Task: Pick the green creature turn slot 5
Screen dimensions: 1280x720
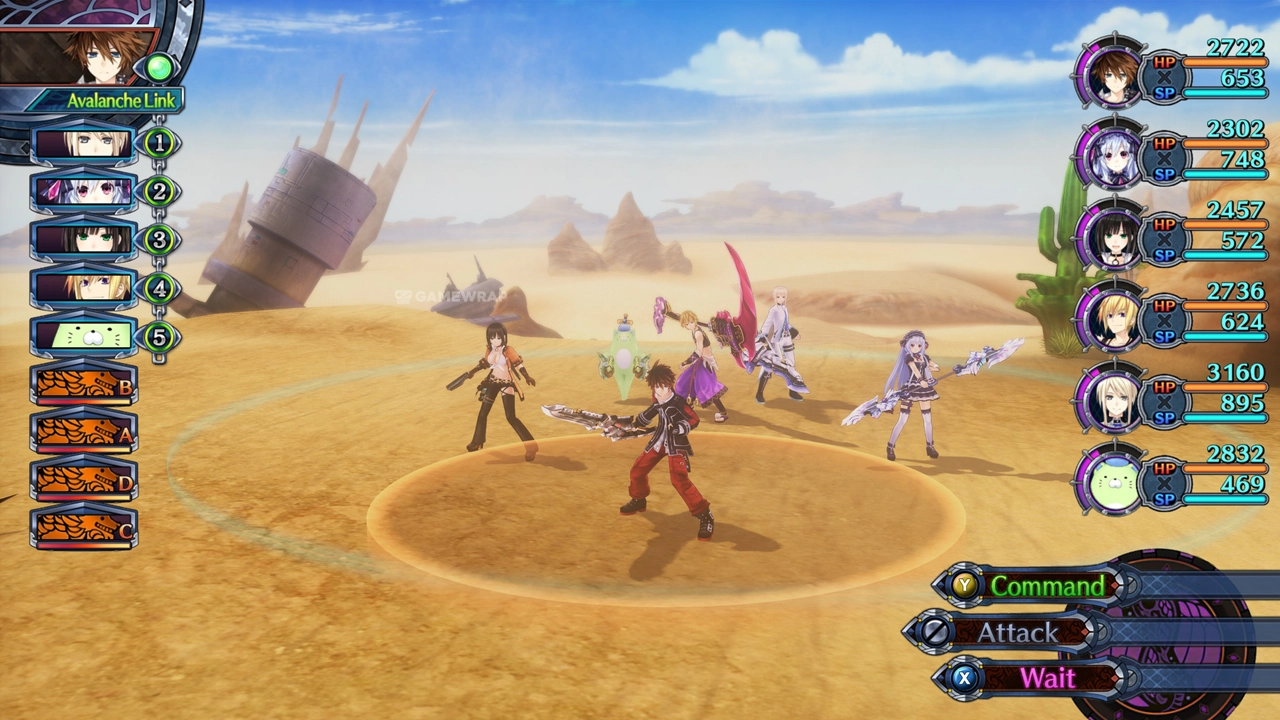Action: coord(84,336)
